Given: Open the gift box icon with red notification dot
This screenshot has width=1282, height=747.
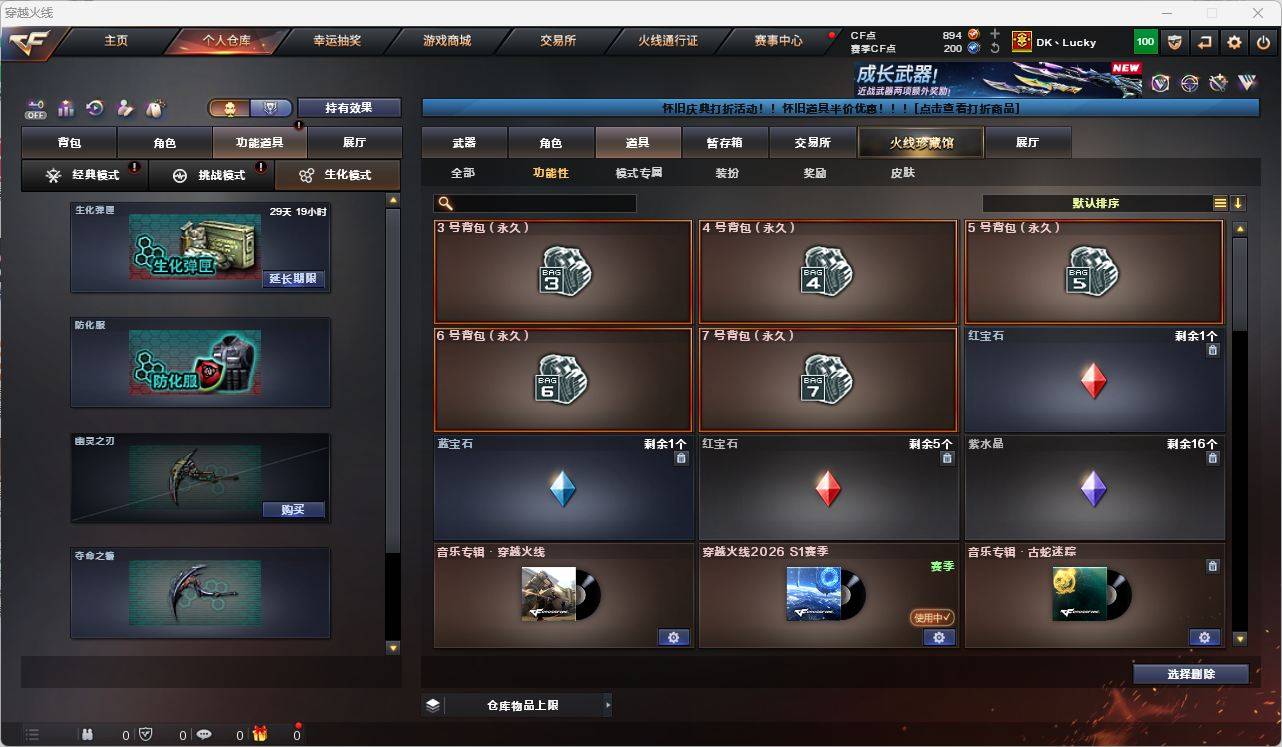Looking at the screenshot, I should 260,733.
